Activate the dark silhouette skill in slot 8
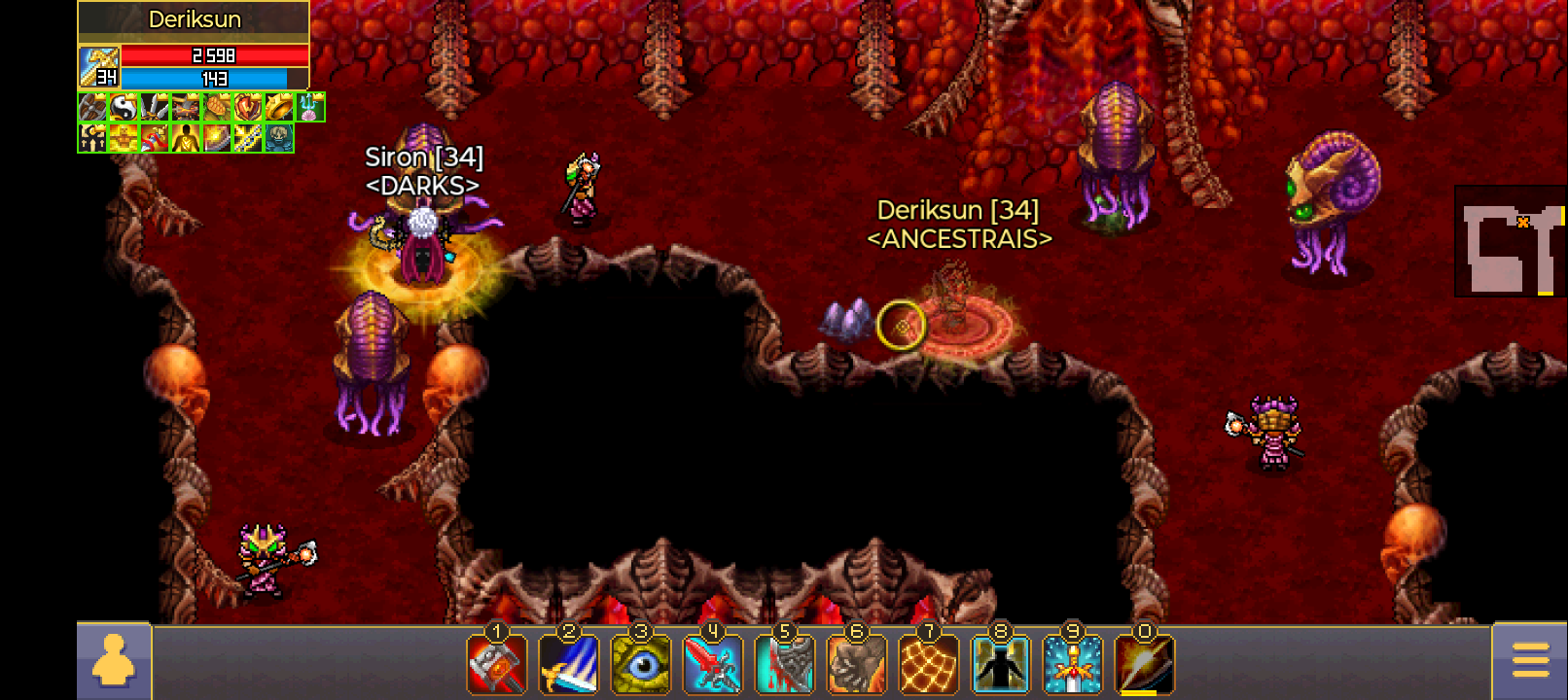Screen dimensions: 1568x700 tap(1001, 665)
